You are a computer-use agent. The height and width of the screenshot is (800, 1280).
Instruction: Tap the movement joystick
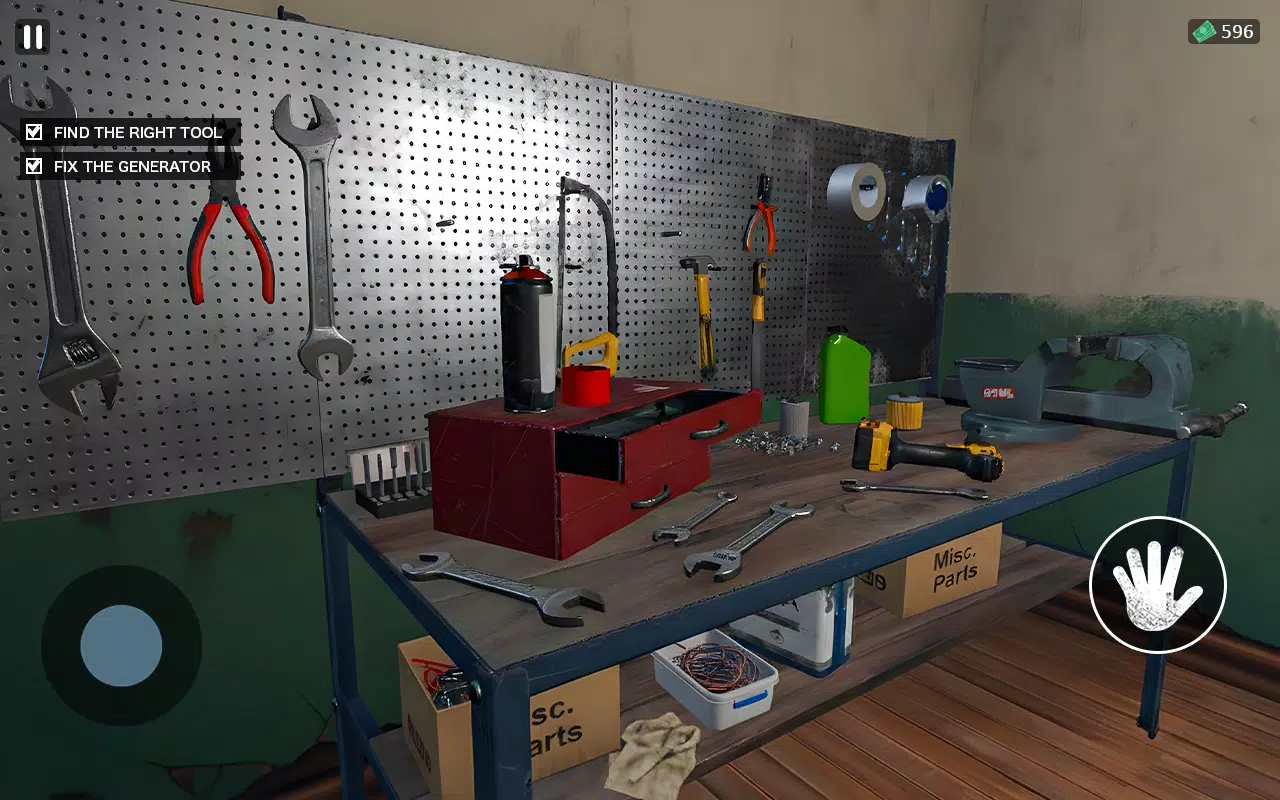pos(120,645)
